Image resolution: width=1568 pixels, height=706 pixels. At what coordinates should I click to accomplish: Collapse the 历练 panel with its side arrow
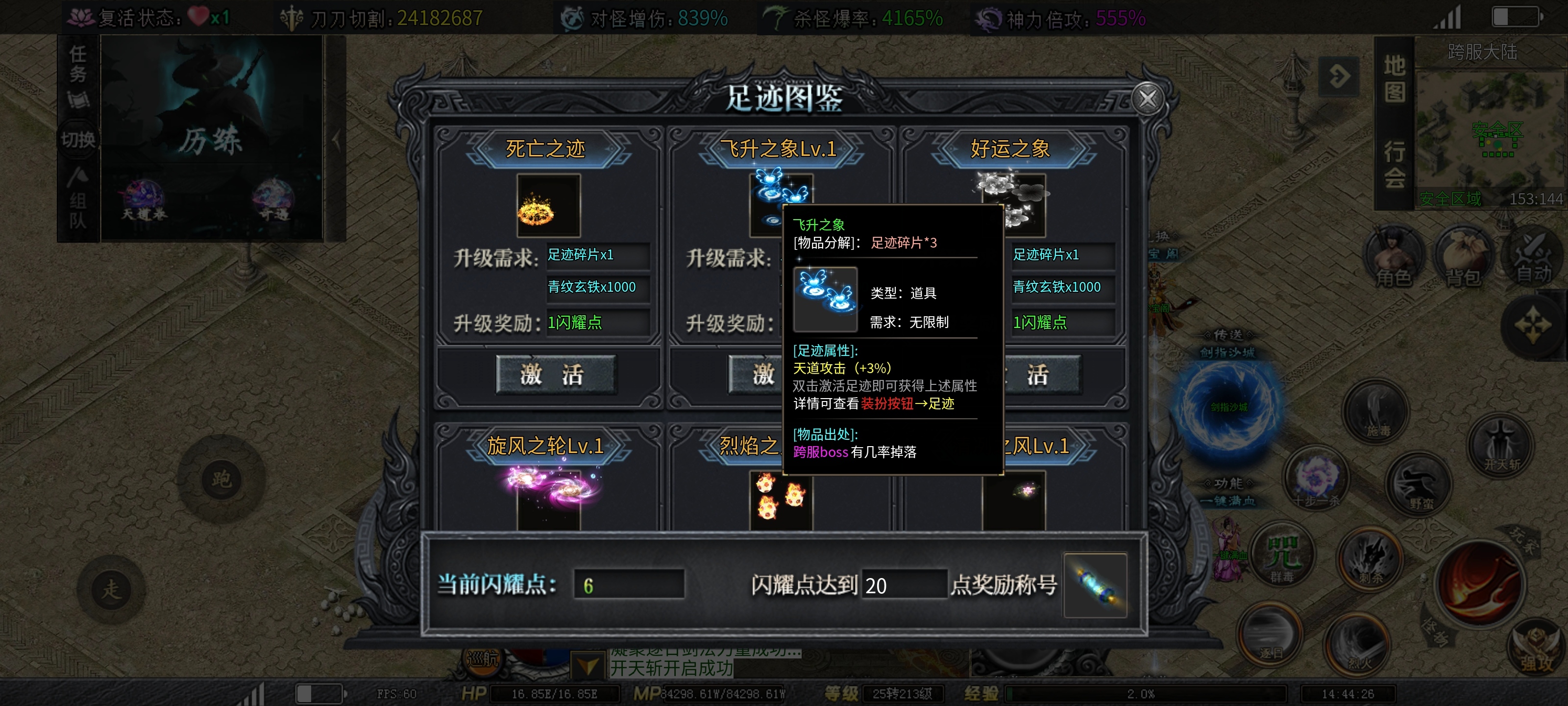(x=336, y=140)
